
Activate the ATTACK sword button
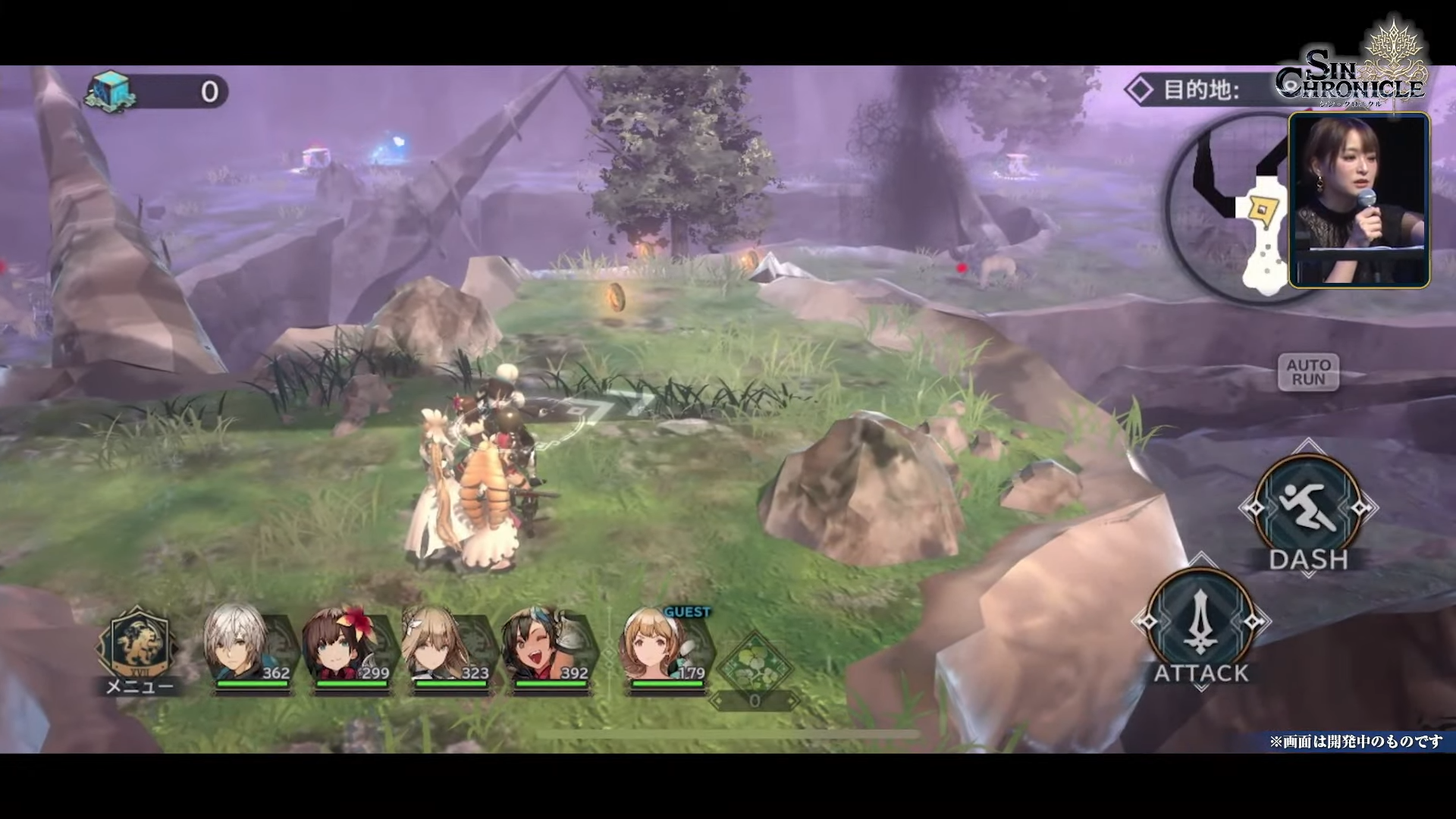coord(1200,622)
